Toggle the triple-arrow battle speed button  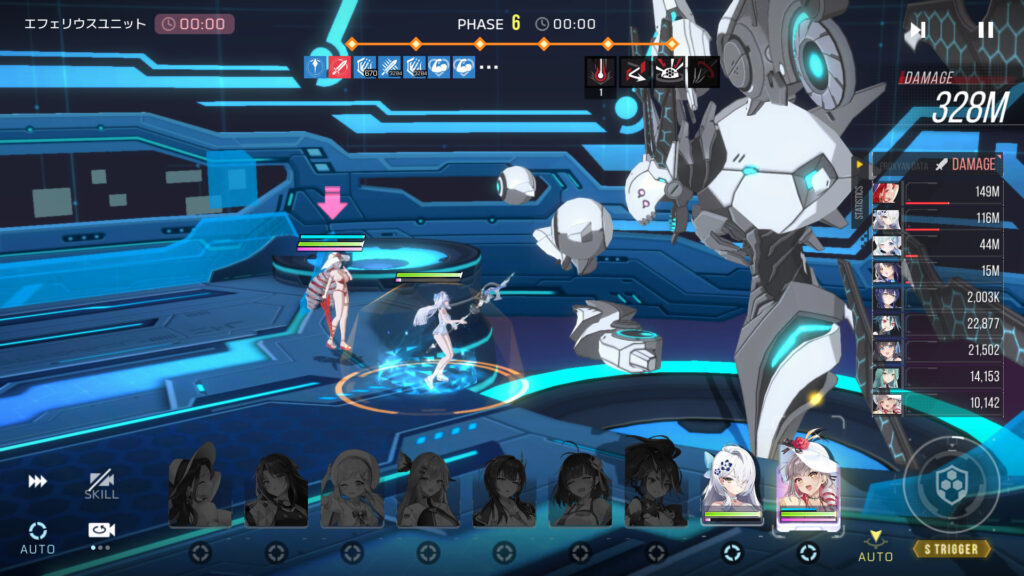pyautogui.click(x=37, y=482)
